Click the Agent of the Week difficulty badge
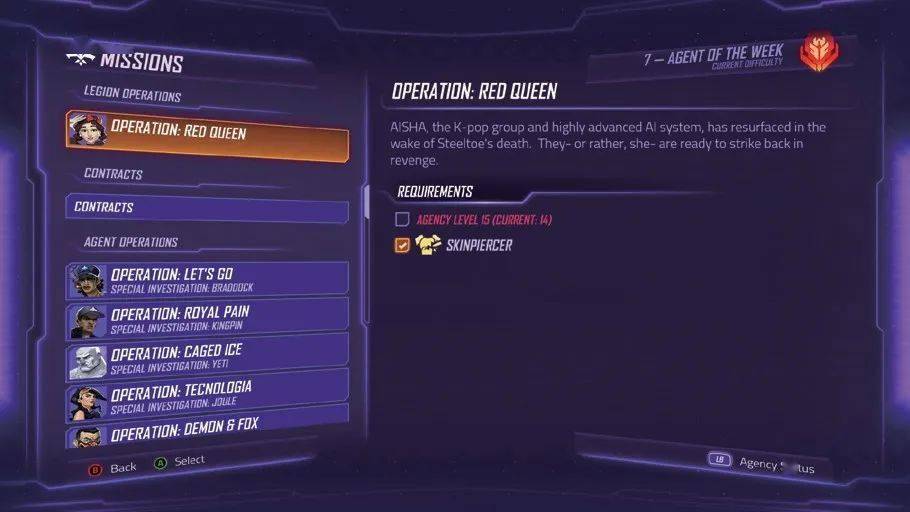The height and width of the screenshot is (512, 910). pos(819,52)
